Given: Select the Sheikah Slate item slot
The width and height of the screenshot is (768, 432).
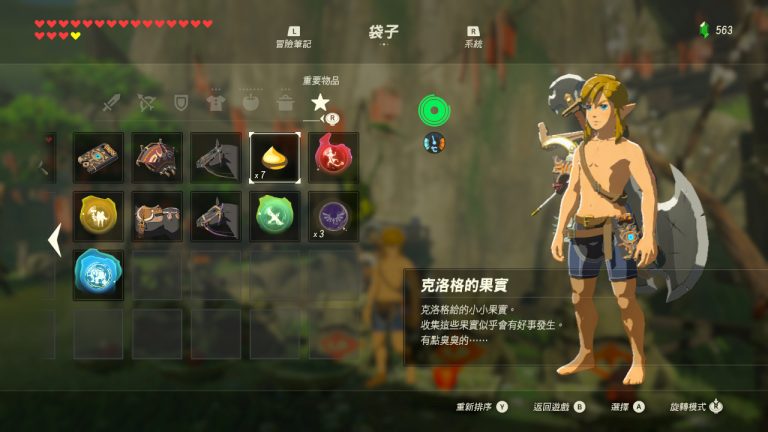Looking at the screenshot, I should pos(98,157).
